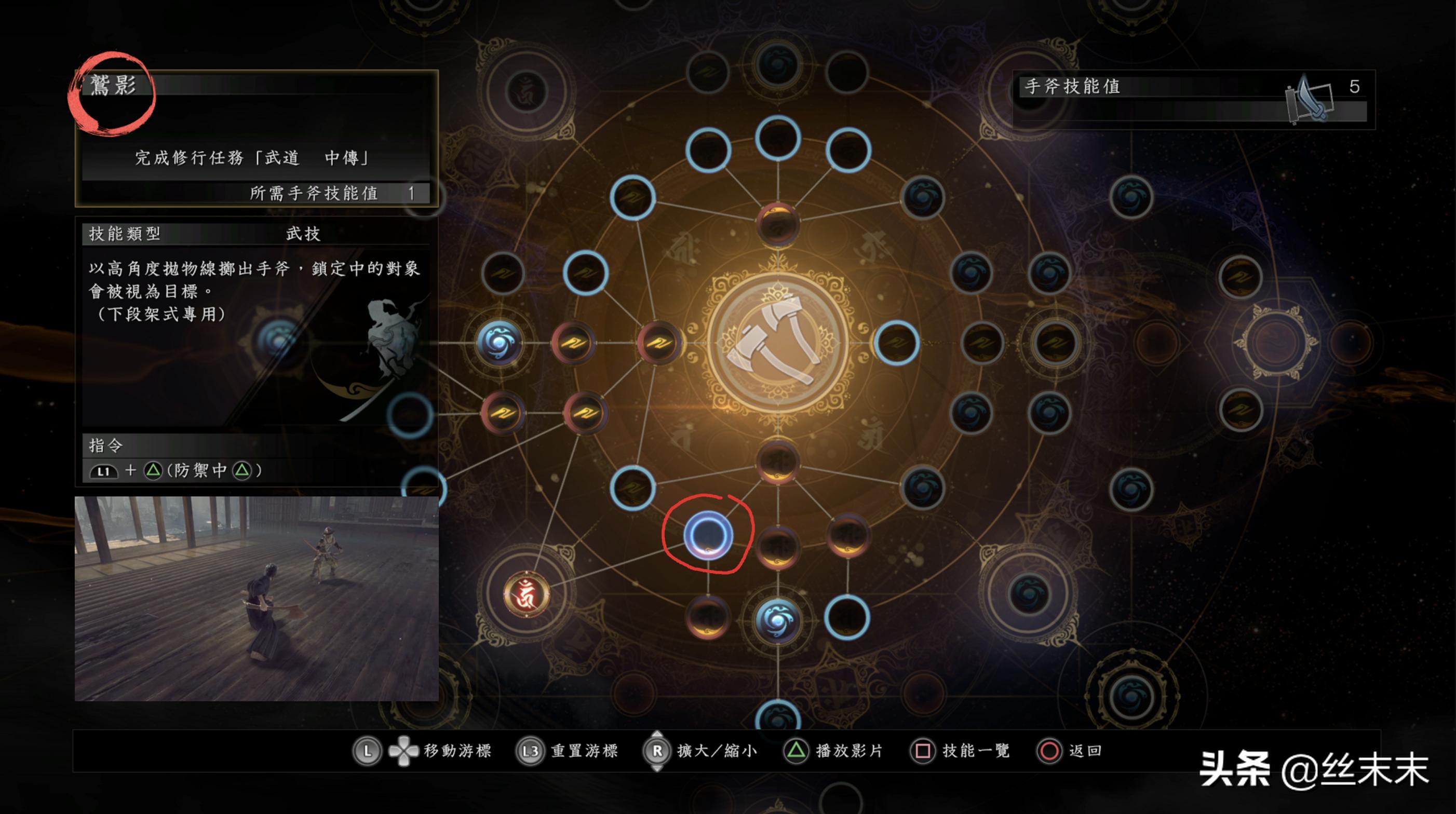Select the bright blue swirl node below the hatchet emblem

[x=778, y=620]
